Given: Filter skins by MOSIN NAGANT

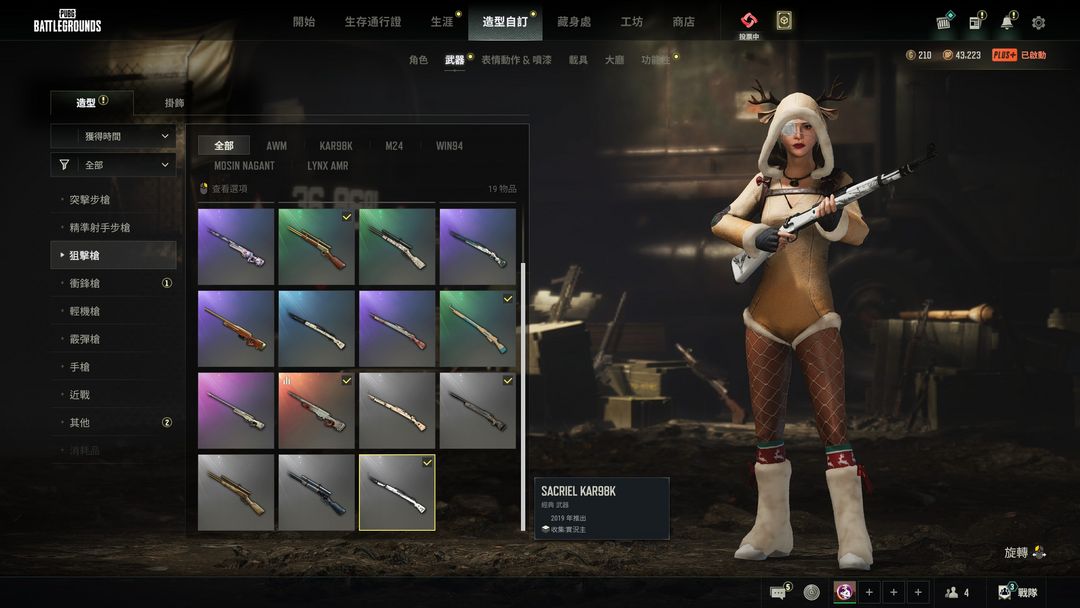Looking at the screenshot, I should click(244, 166).
